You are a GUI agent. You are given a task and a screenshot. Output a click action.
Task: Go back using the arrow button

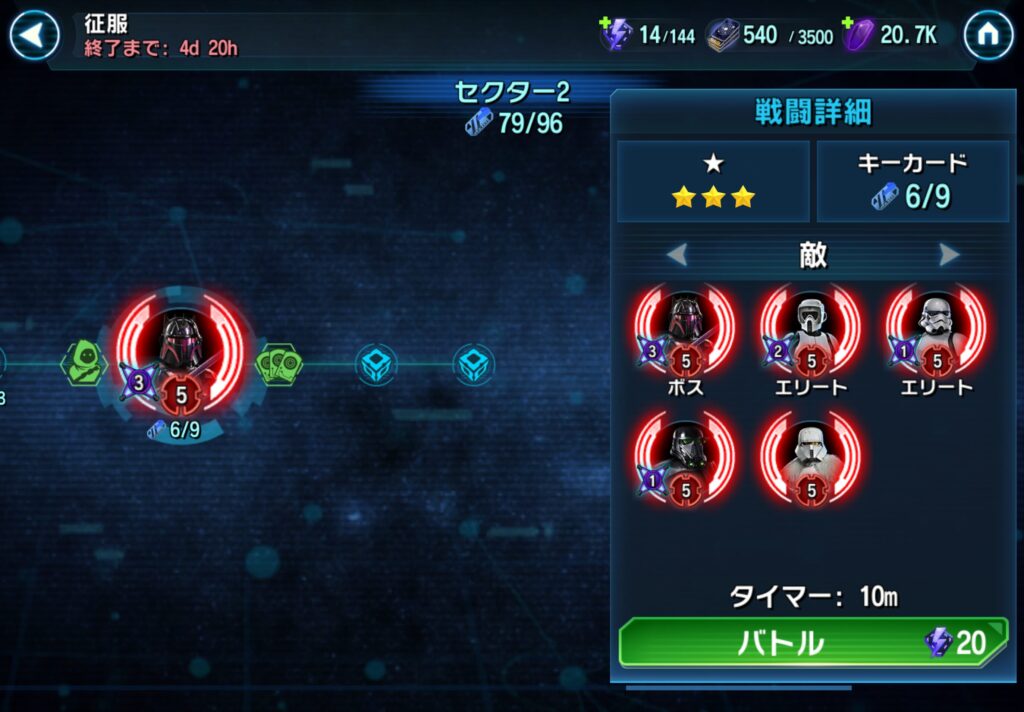coord(35,36)
